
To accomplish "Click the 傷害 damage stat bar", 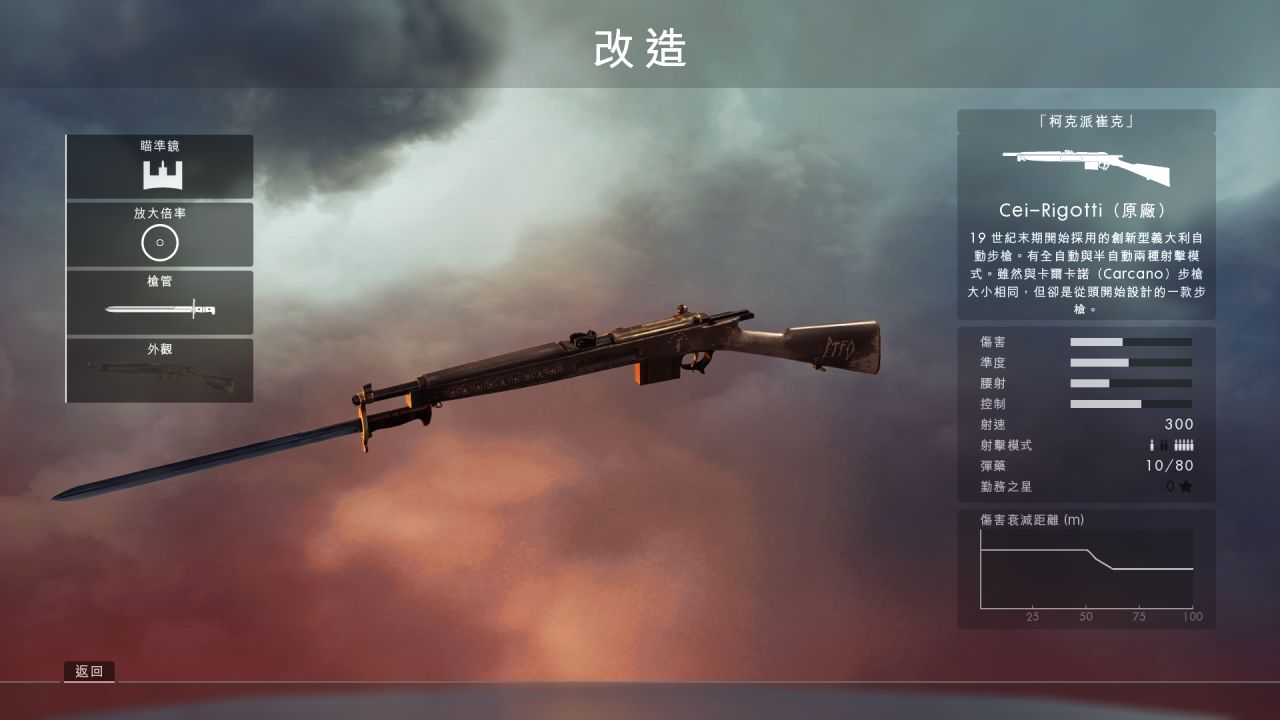I will click(1130, 341).
